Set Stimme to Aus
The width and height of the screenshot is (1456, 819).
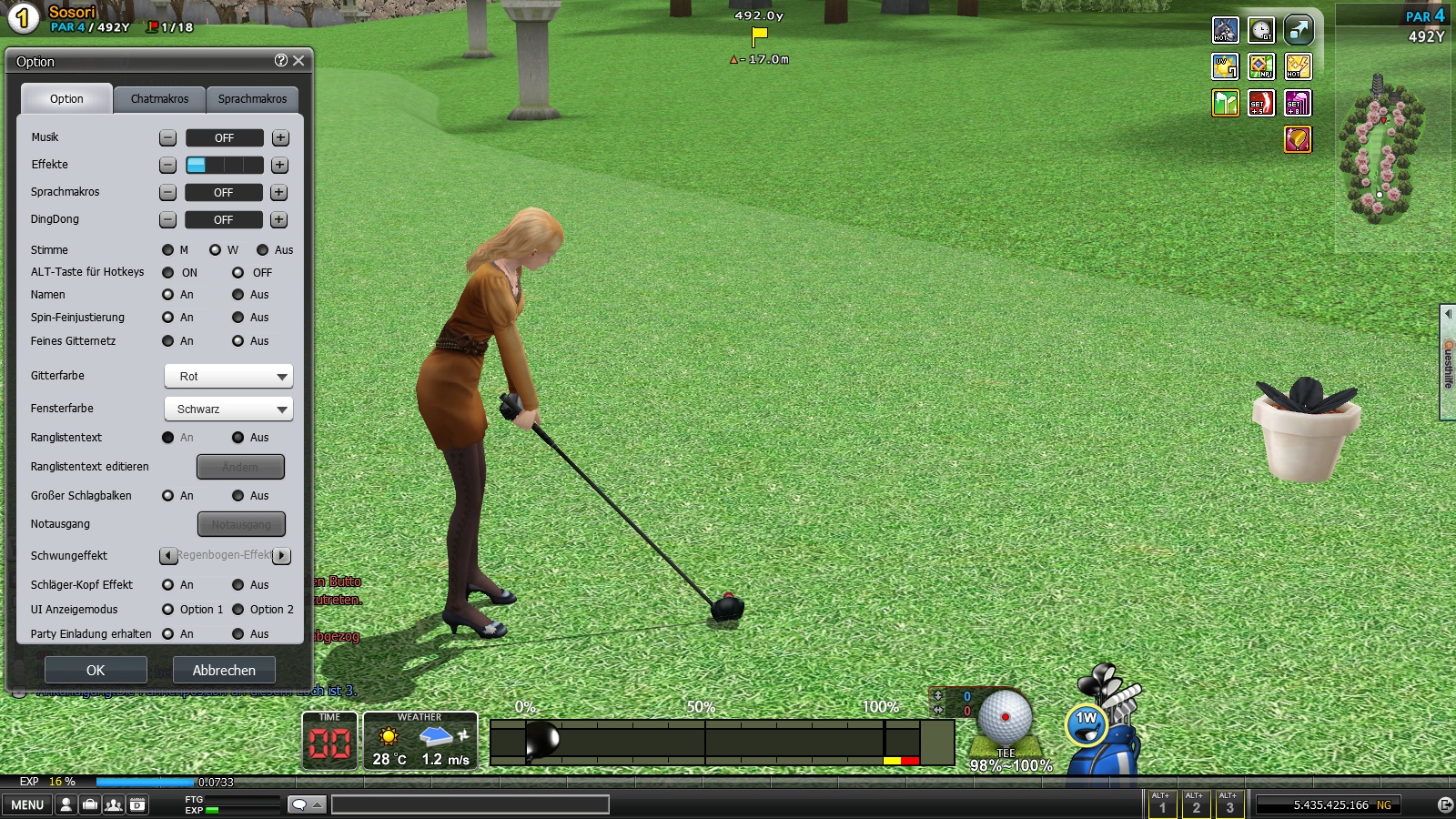(x=263, y=250)
